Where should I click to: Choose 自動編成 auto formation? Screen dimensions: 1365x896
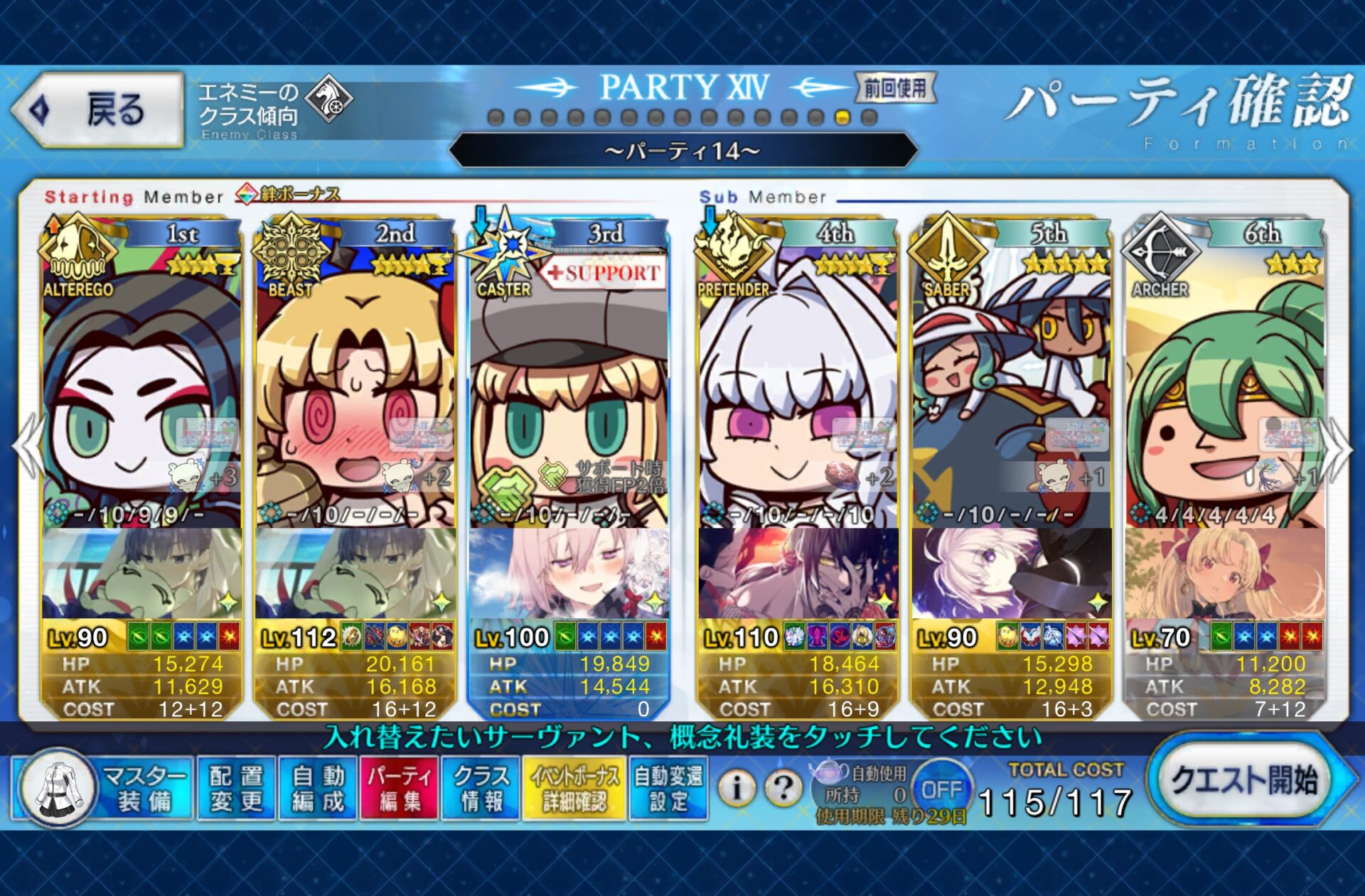(318, 789)
